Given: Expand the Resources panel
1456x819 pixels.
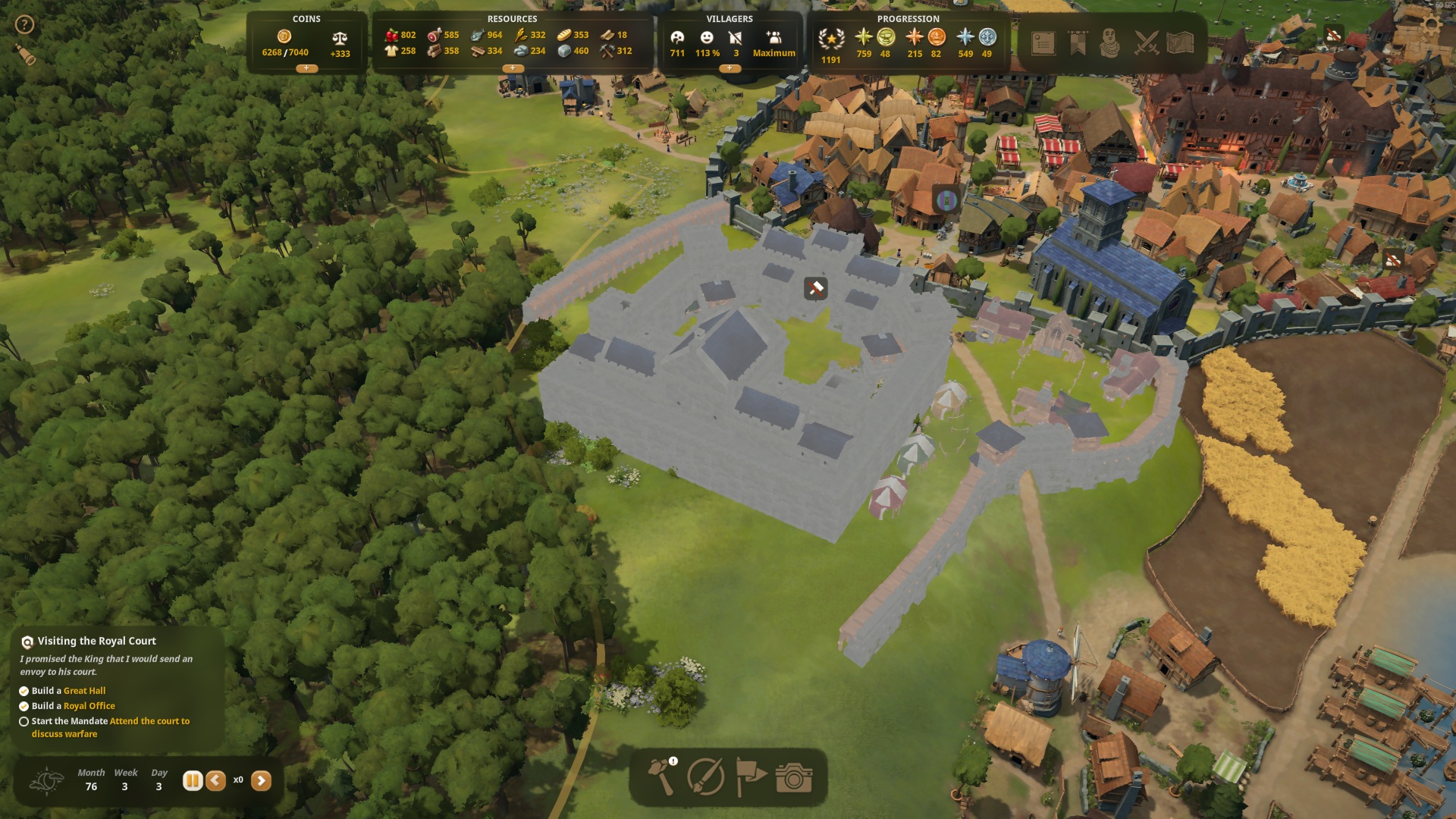Looking at the screenshot, I should point(513,68).
